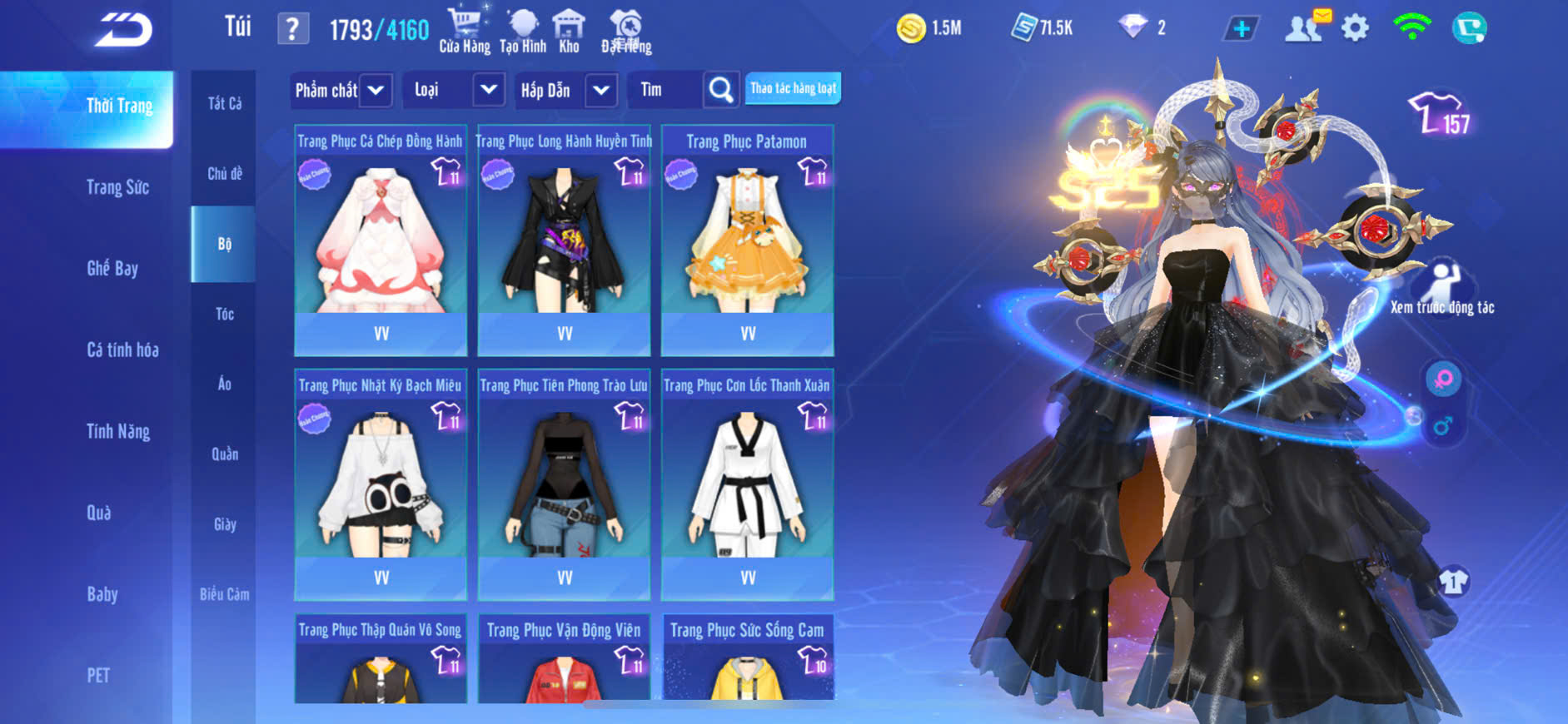Choose the Trang Phục Patamon outfit
1568x724 pixels.
(747, 241)
